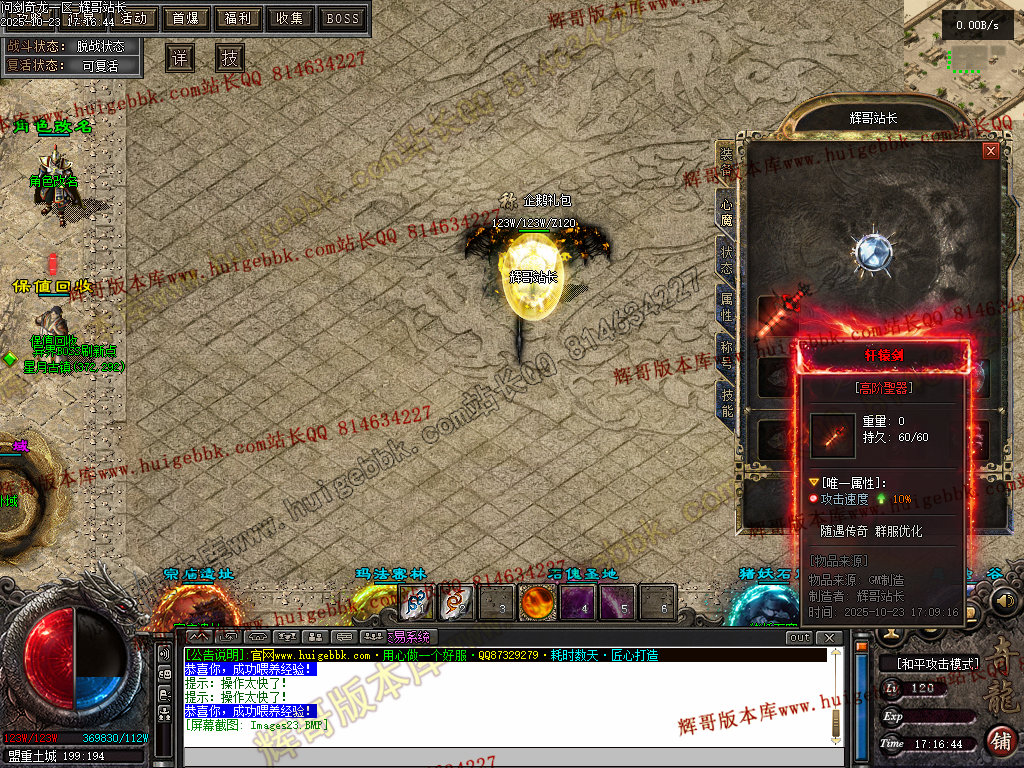The height and width of the screenshot is (768, 1024).
Task: Open the 福利 welfare menu
Action: 238,18
